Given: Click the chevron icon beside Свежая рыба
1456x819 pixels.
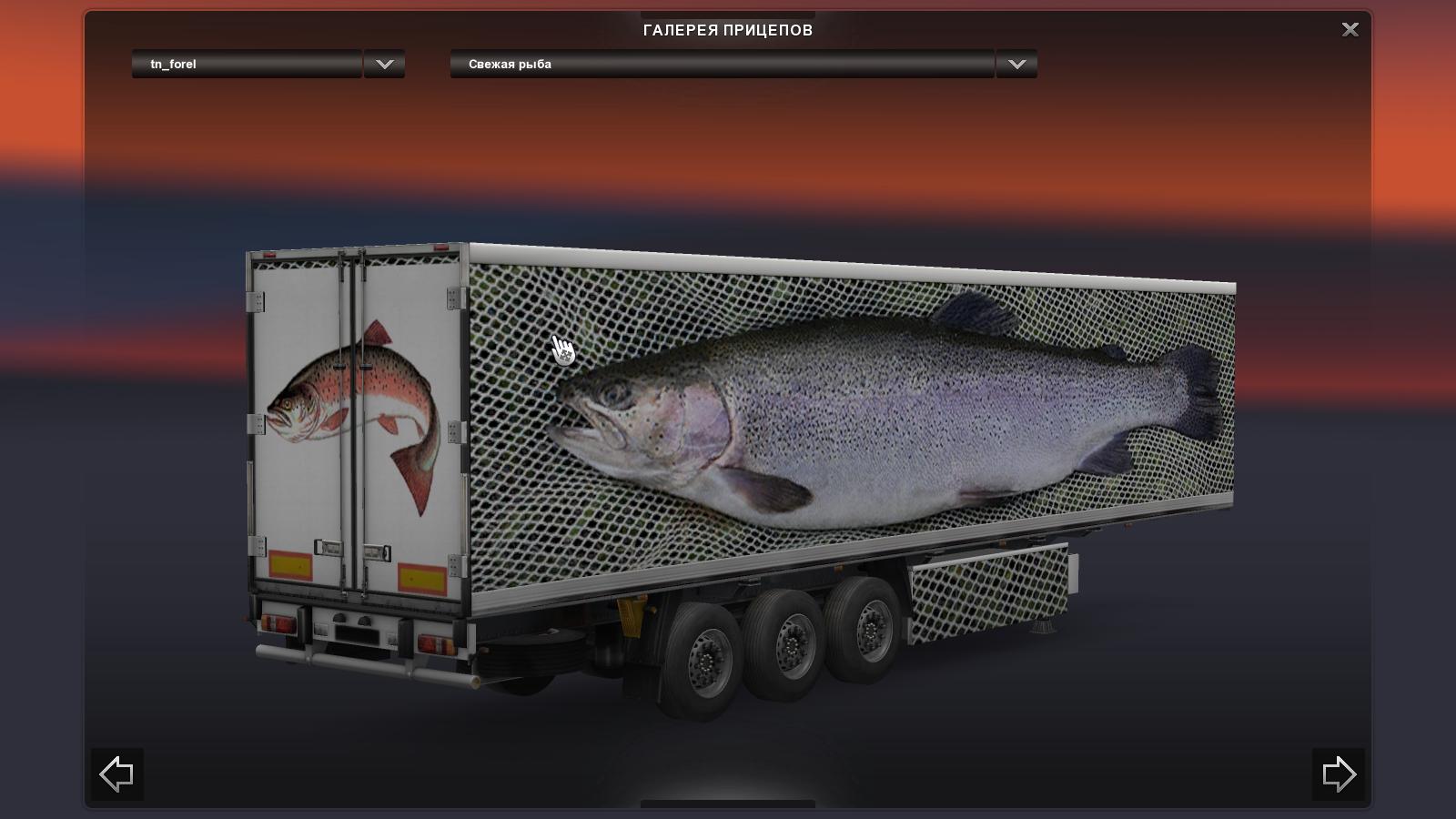Looking at the screenshot, I should tap(1016, 64).
